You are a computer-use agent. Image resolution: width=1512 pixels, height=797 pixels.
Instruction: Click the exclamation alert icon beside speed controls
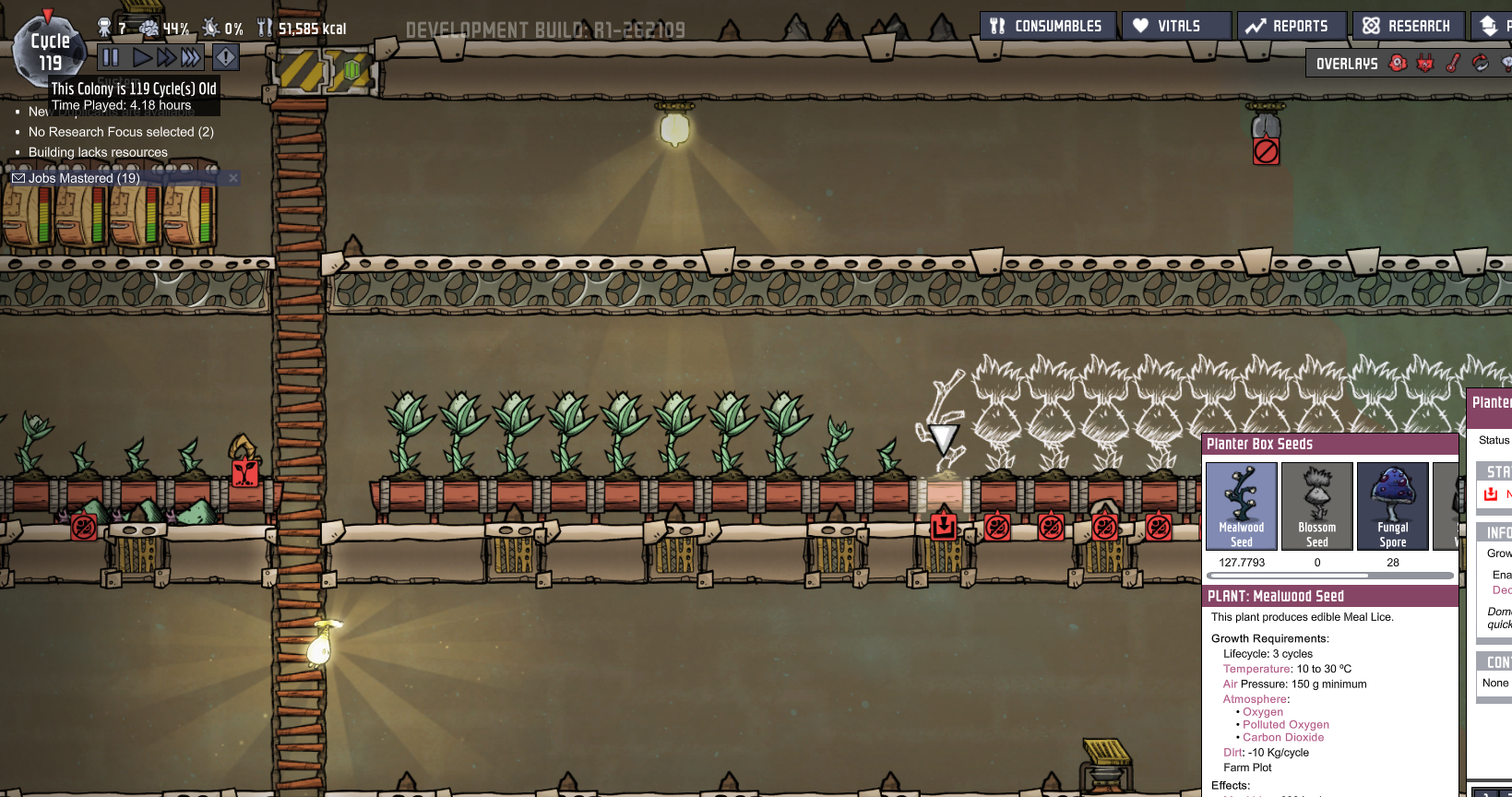tap(225, 57)
